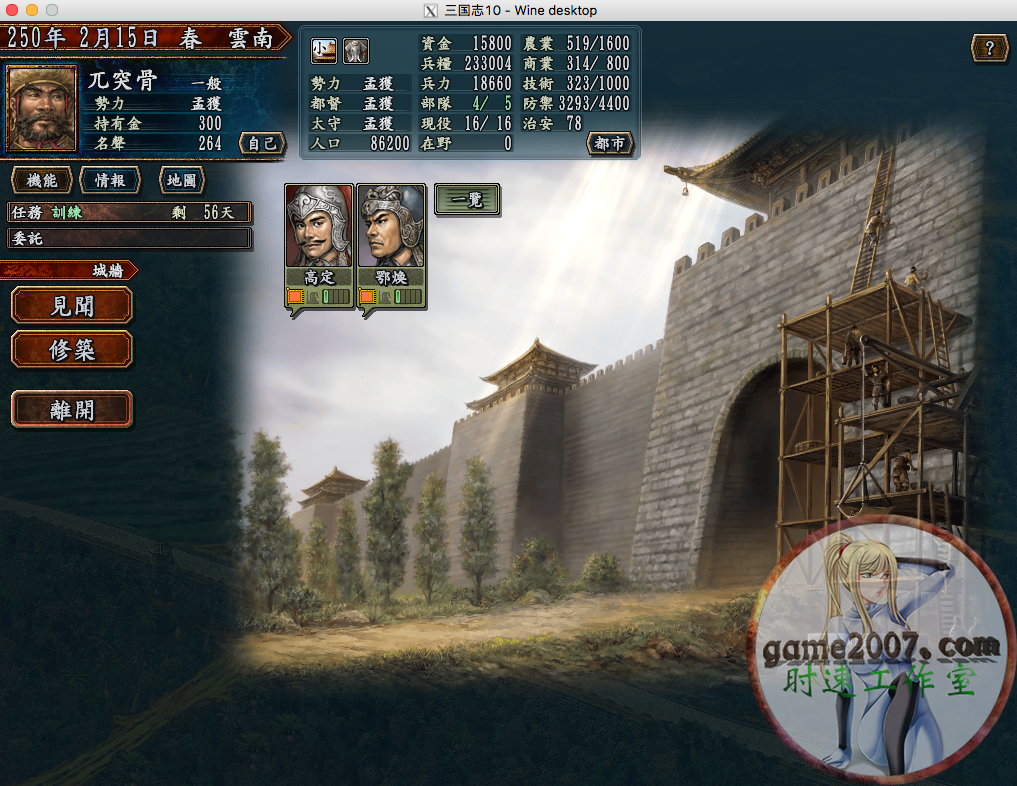Close the Wine desktop window

11,10
